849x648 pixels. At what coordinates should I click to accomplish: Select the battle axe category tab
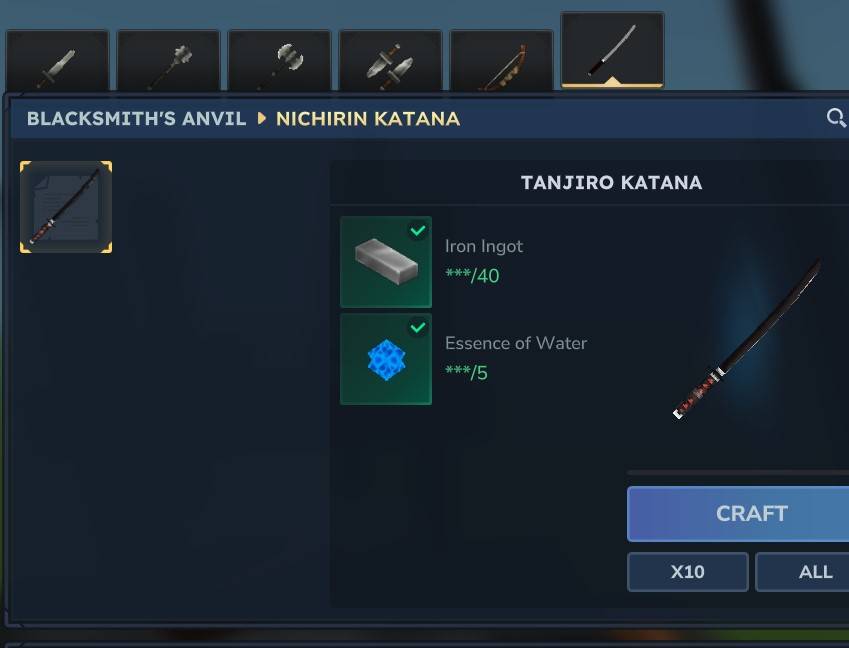[279, 62]
